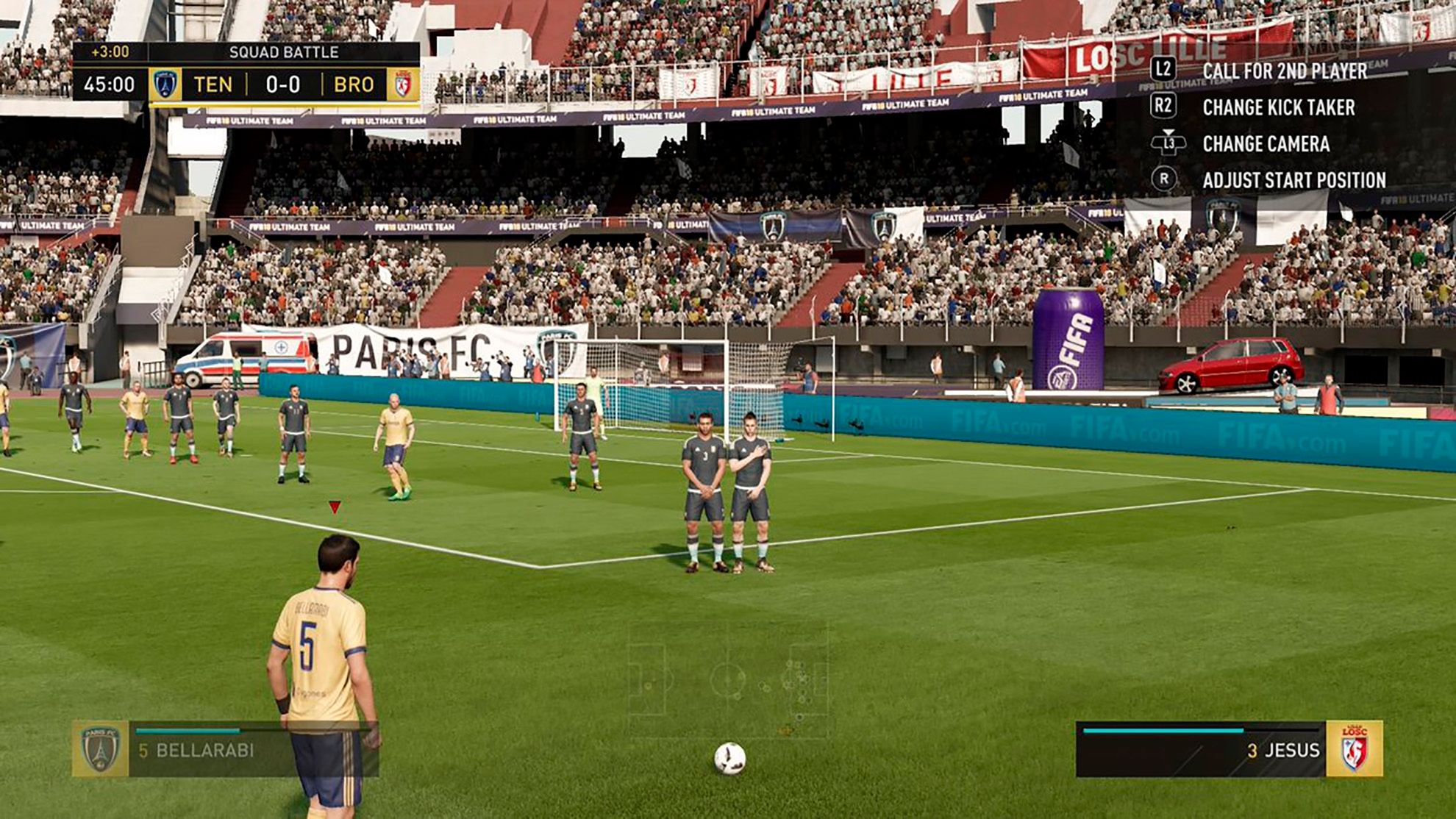Click the Paris FC crest beside Bellarabi's name
This screenshot has height=819, width=1456.
click(100, 749)
